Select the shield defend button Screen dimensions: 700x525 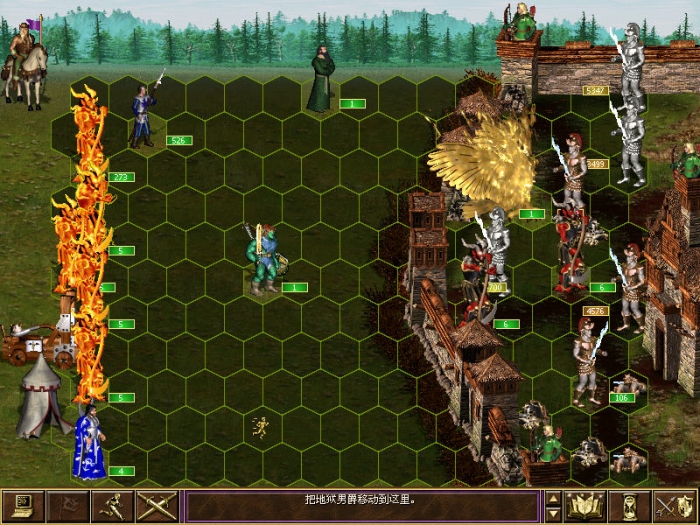673,506
